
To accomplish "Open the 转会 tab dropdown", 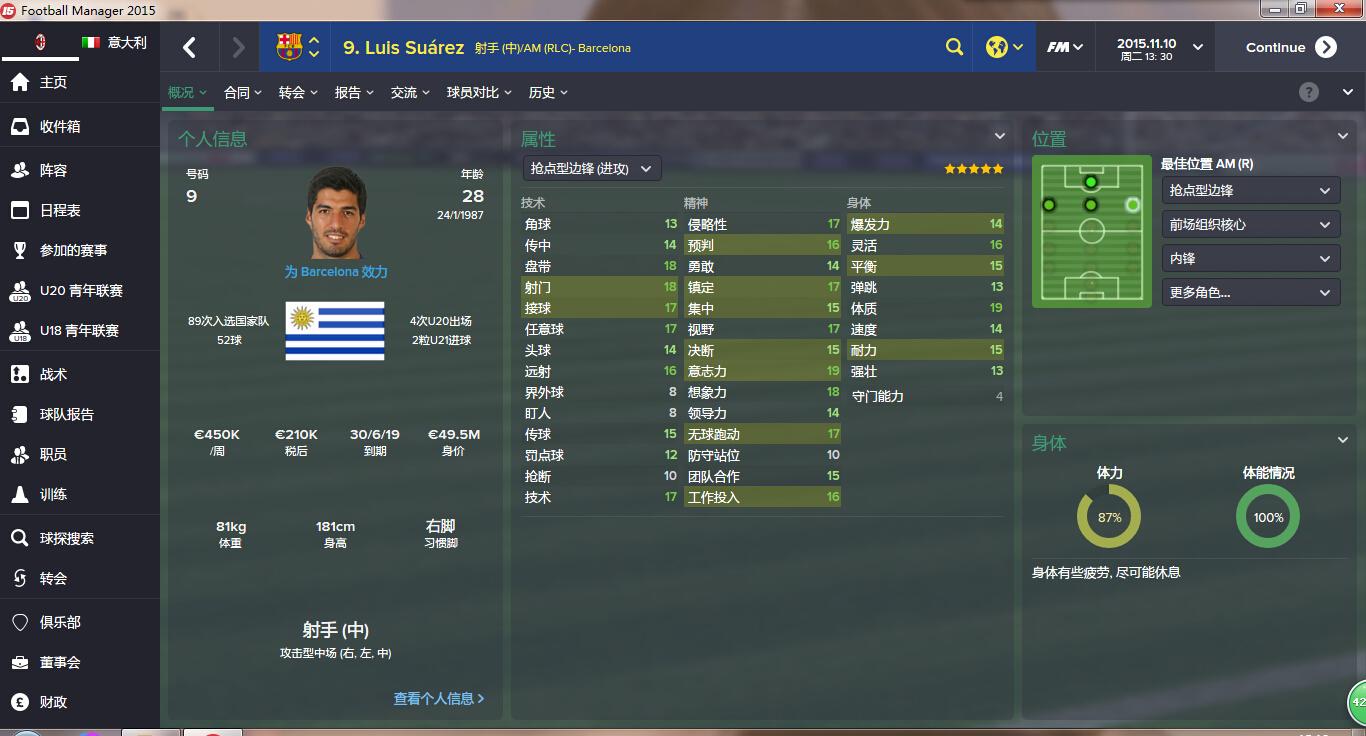I will (x=297, y=93).
